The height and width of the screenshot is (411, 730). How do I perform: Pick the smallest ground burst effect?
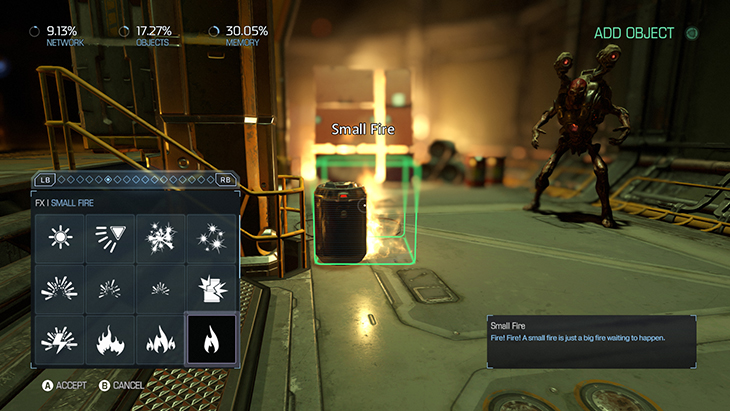[x=161, y=288]
